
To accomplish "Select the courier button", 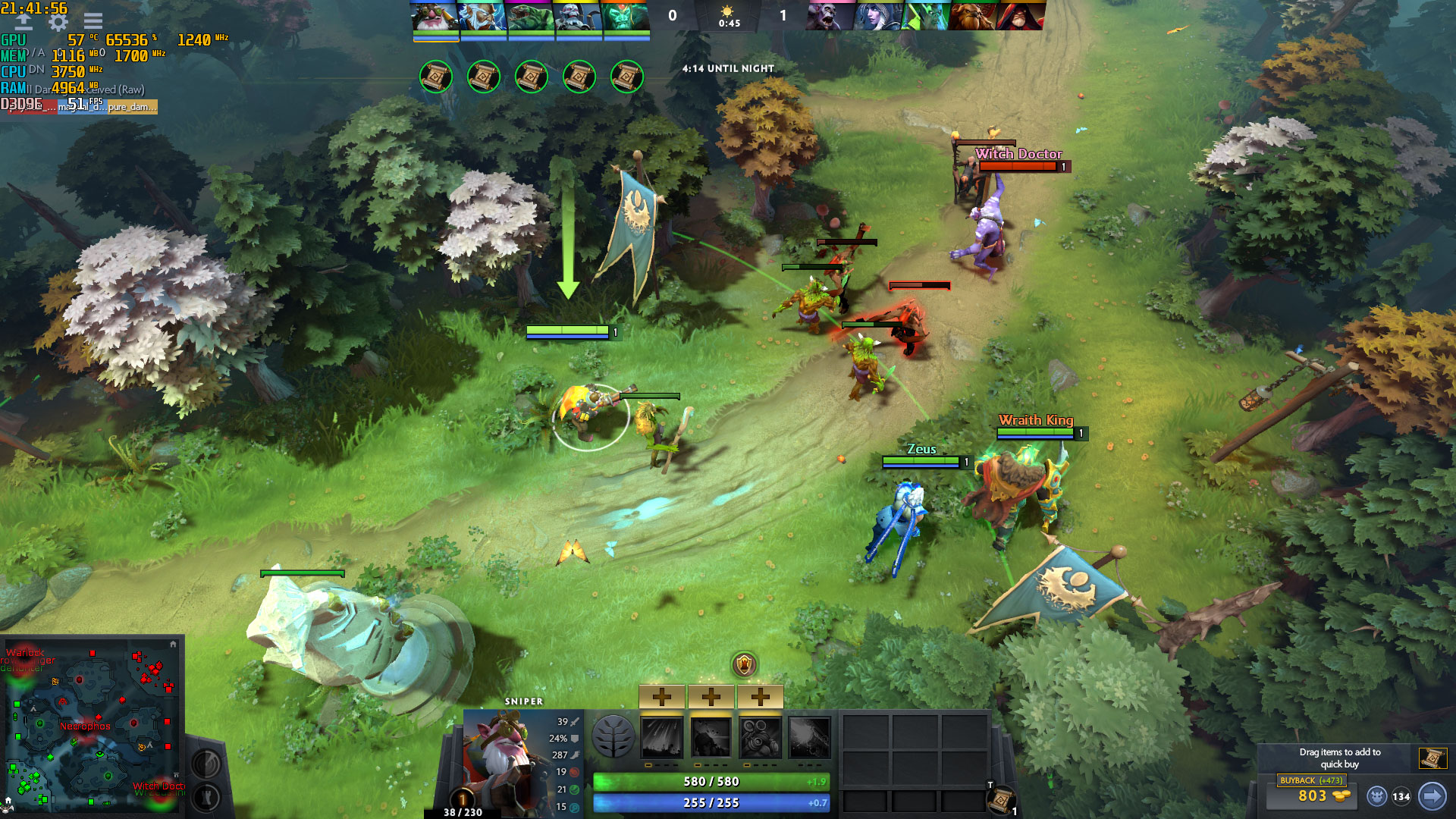I will (x=1376, y=796).
